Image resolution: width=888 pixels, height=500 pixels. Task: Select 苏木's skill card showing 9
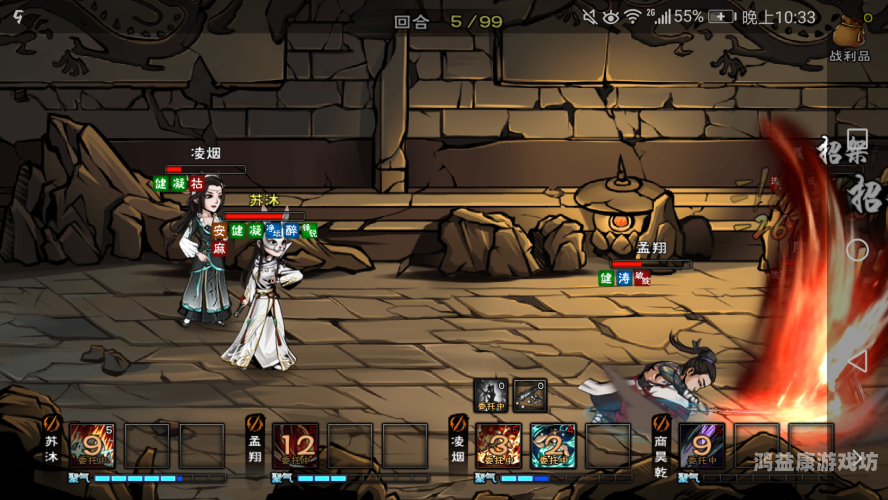coord(92,445)
